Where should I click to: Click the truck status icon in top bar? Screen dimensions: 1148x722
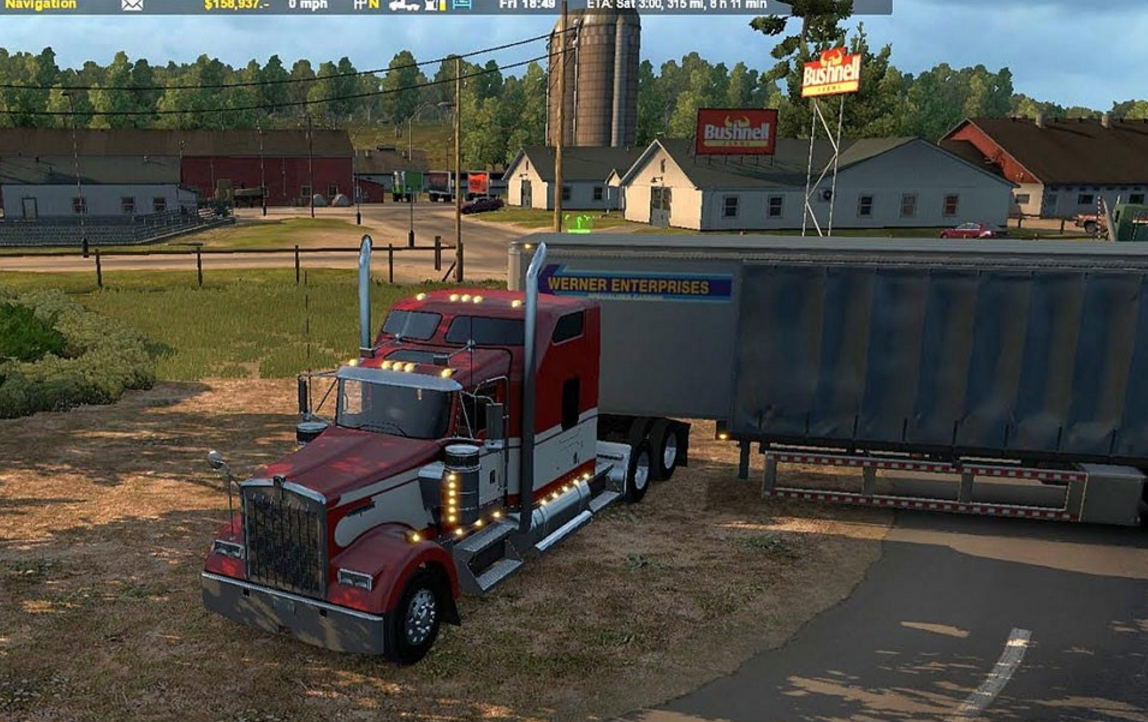(404, 5)
